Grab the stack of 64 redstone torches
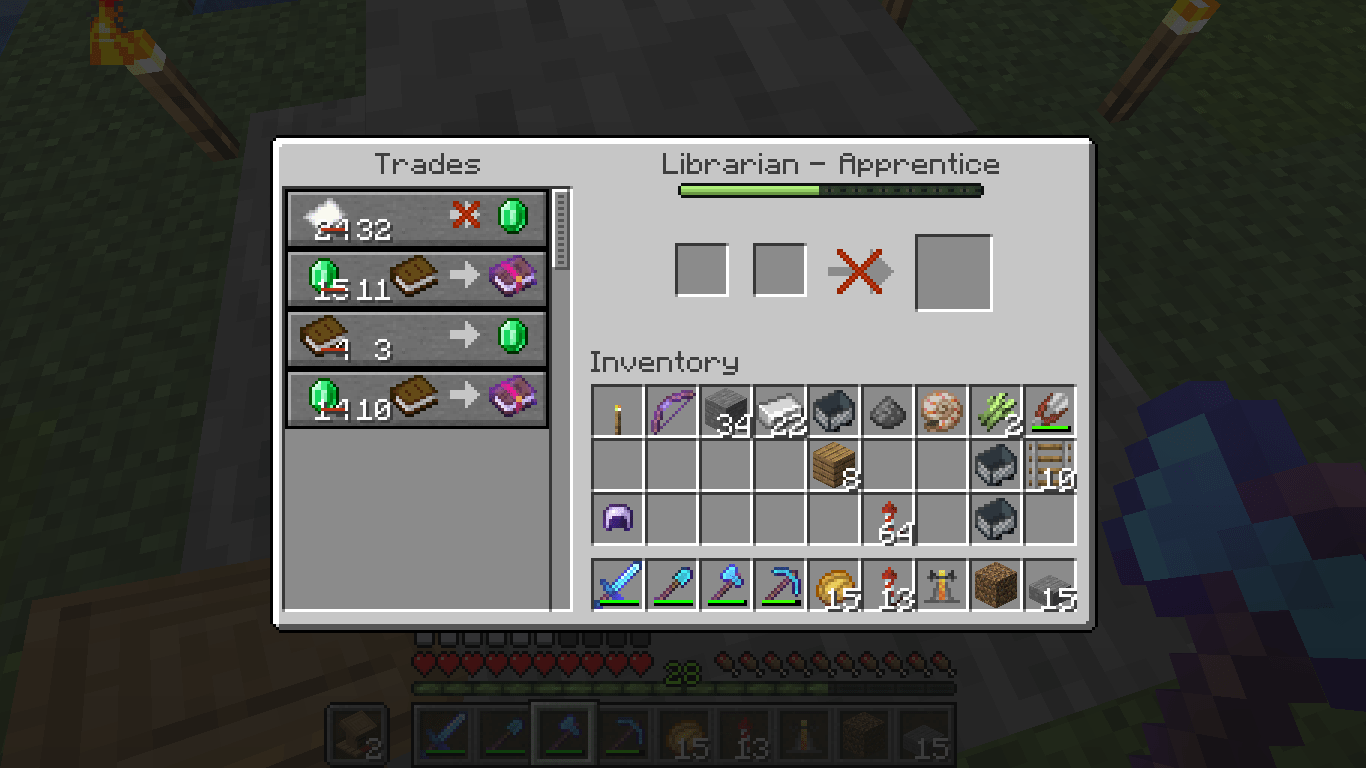The height and width of the screenshot is (768, 1366). click(890, 518)
